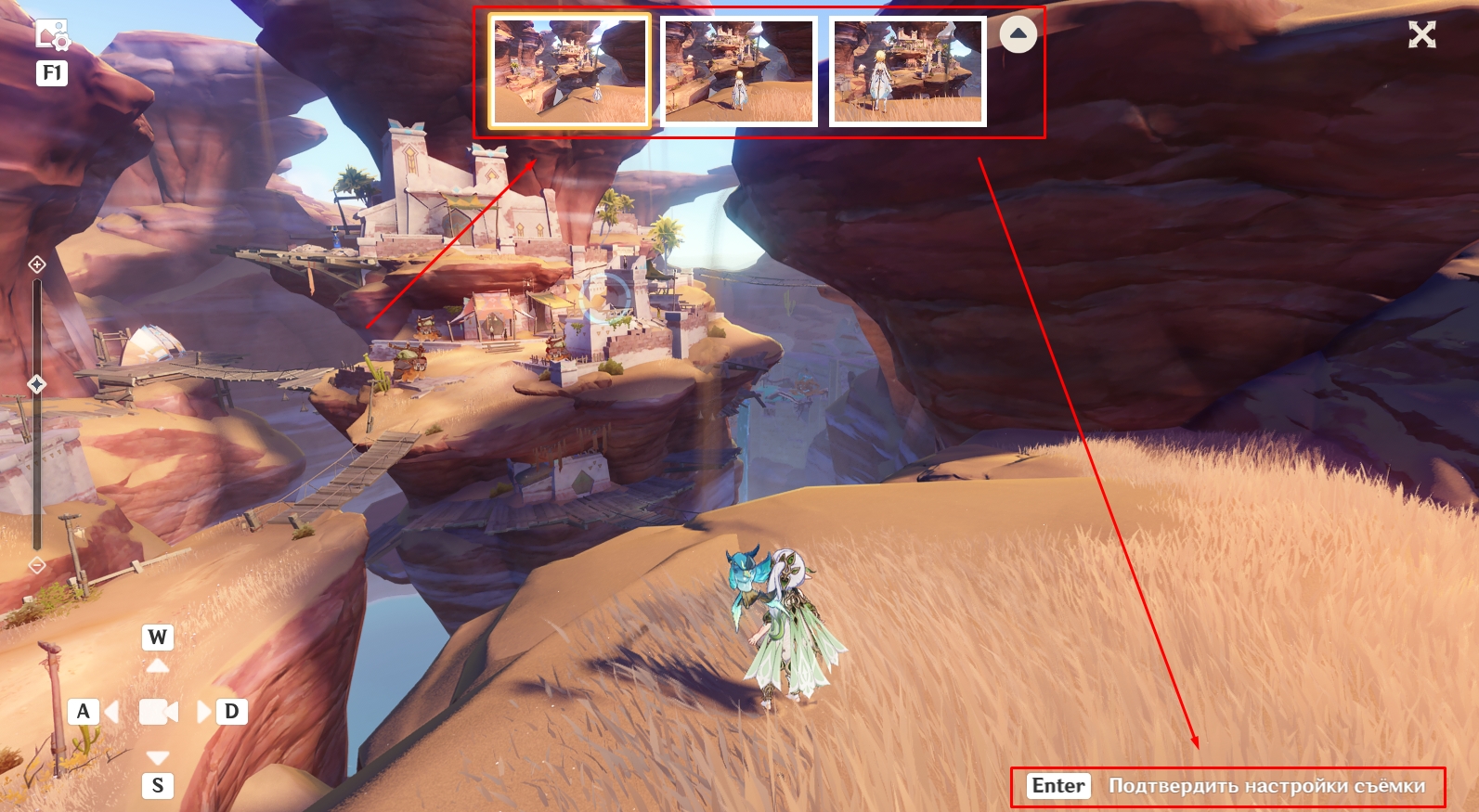
Task: Select the highlighted far-distance camera preset thumbnail
Action: coord(569,71)
